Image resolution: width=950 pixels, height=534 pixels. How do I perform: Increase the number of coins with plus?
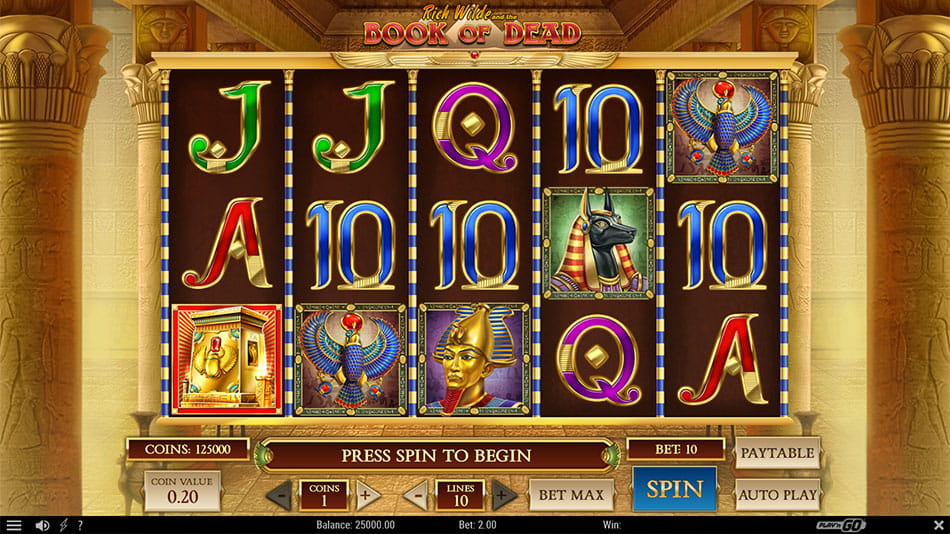pyautogui.click(x=367, y=494)
